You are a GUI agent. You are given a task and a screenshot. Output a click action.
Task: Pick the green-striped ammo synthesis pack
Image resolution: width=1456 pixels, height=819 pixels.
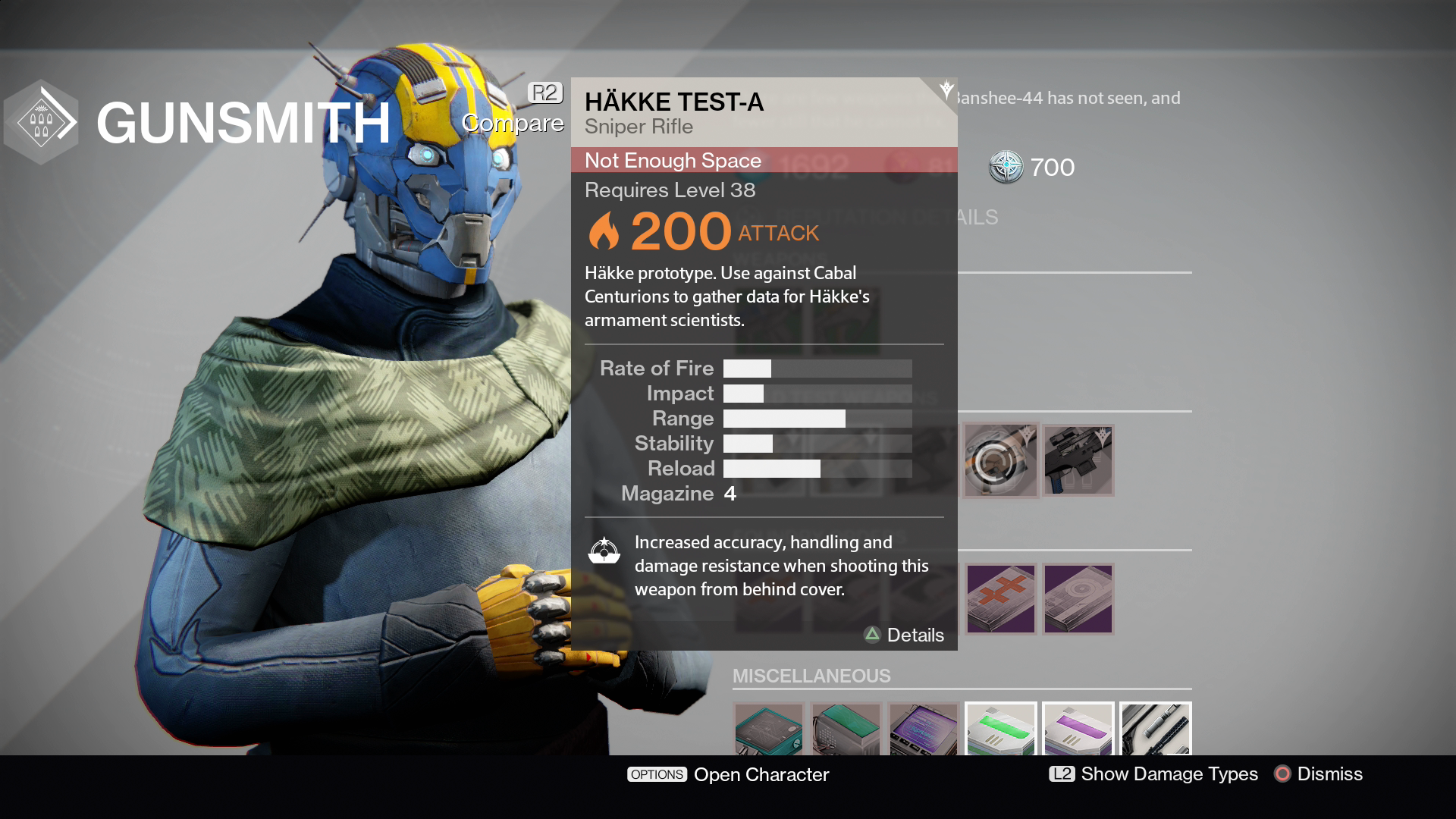(1001, 730)
